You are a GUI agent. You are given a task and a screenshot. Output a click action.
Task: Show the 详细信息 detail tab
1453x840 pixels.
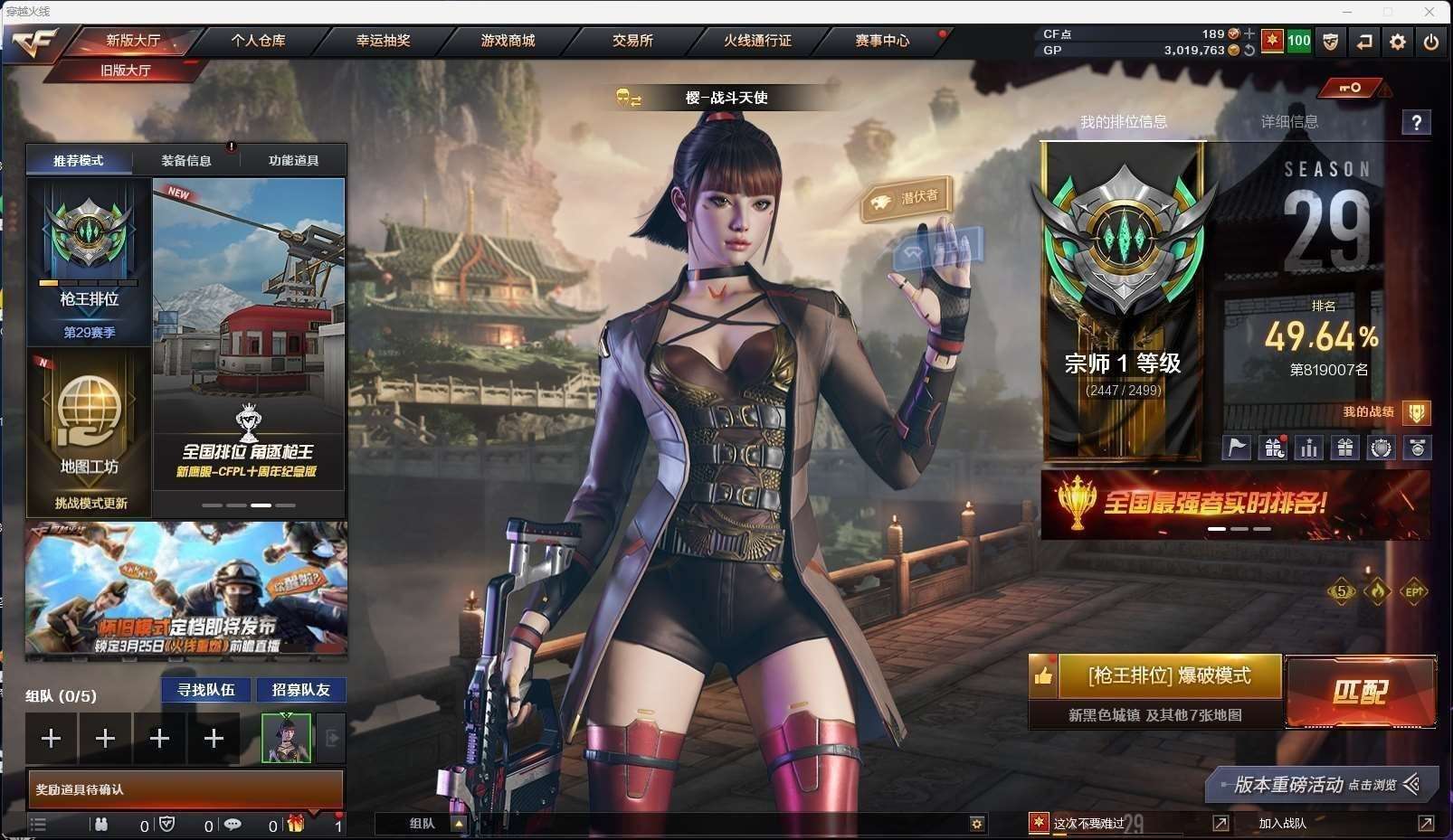coord(1289,121)
